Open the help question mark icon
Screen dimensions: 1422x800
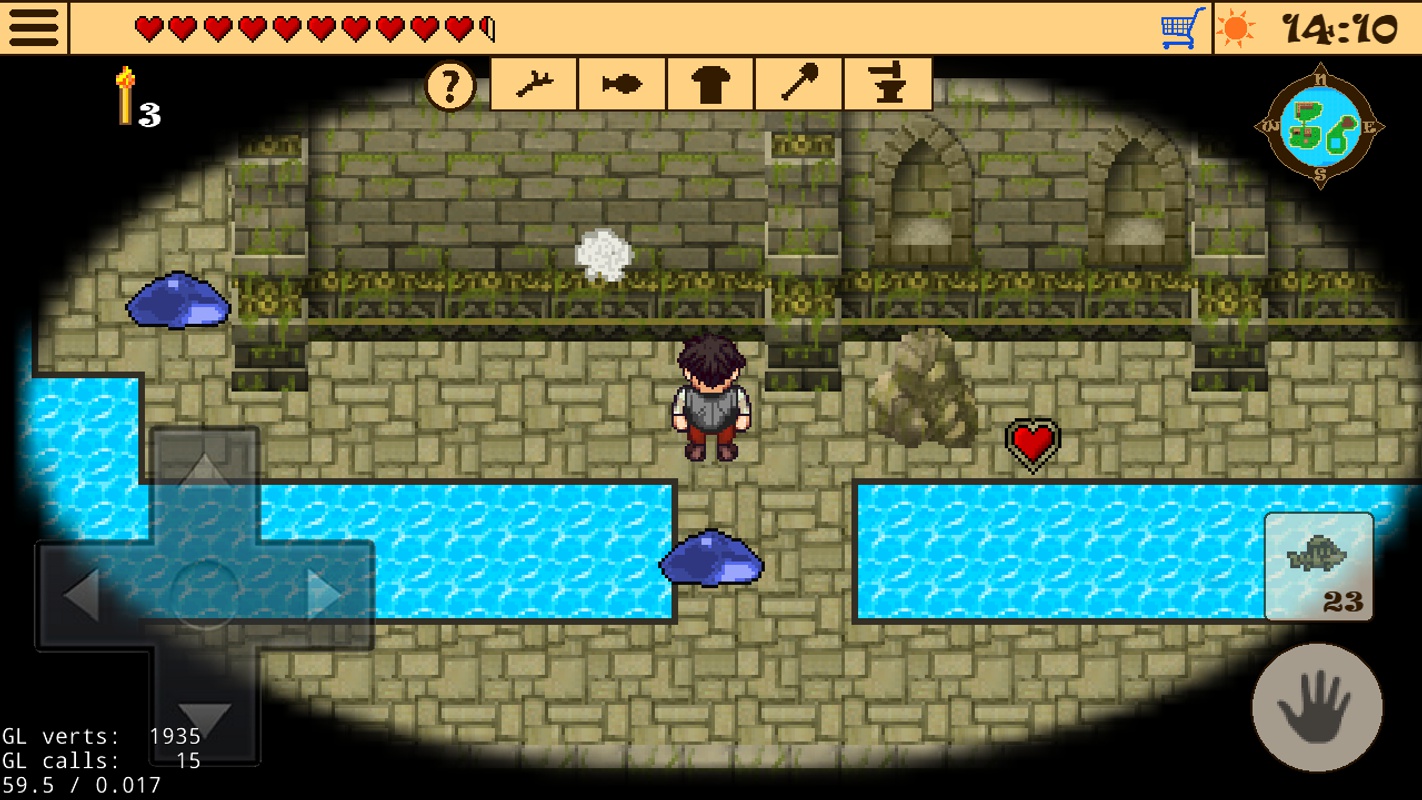[x=450, y=85]
